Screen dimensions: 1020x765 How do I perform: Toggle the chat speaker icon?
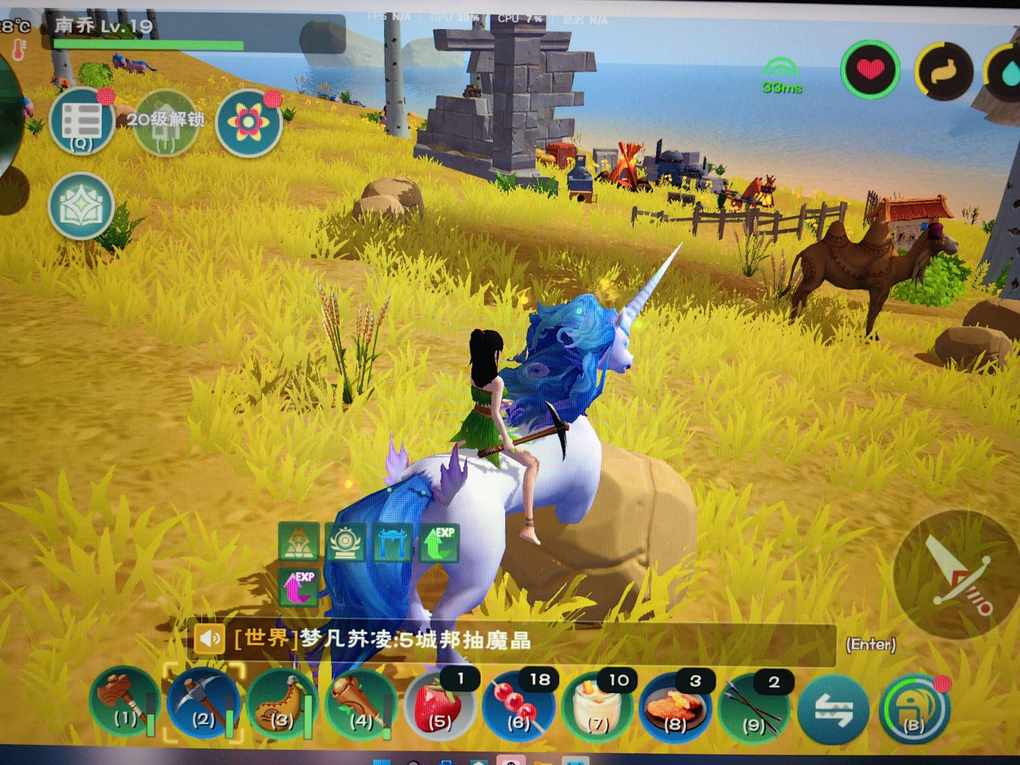[x=209, y=638]
